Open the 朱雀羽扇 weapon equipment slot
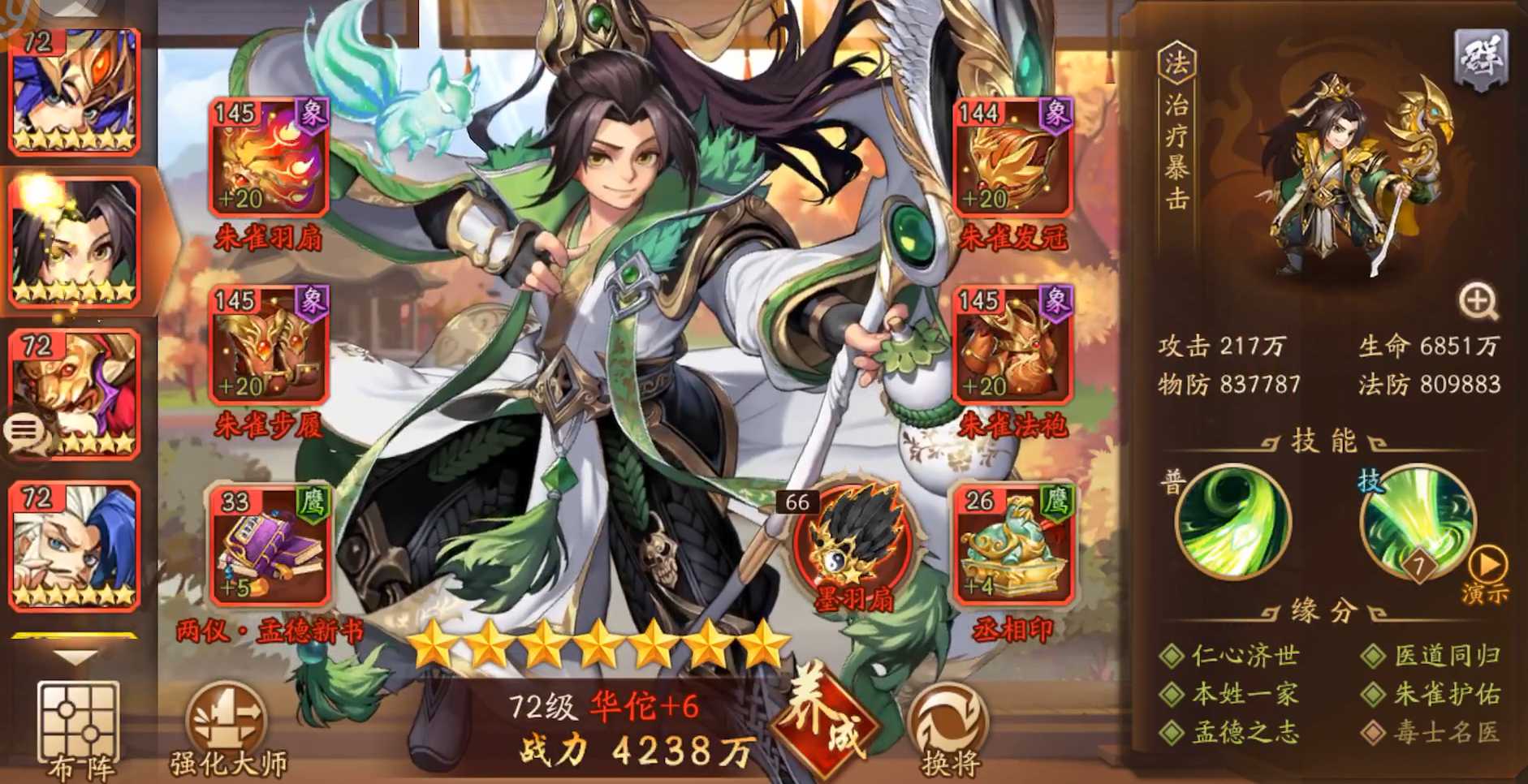Viewport: 1528px width, 784px height. point(269,157)
